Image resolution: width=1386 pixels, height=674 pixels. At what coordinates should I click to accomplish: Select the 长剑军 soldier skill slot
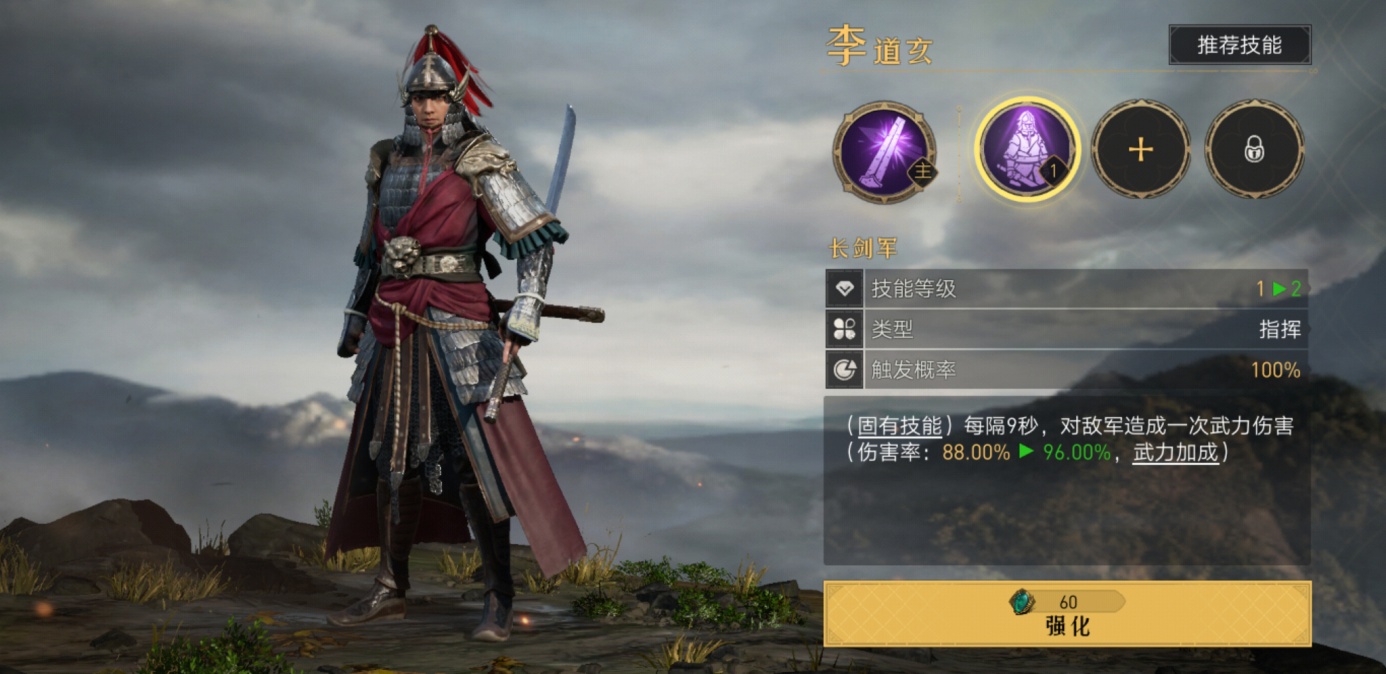[x=1027, y=150]
